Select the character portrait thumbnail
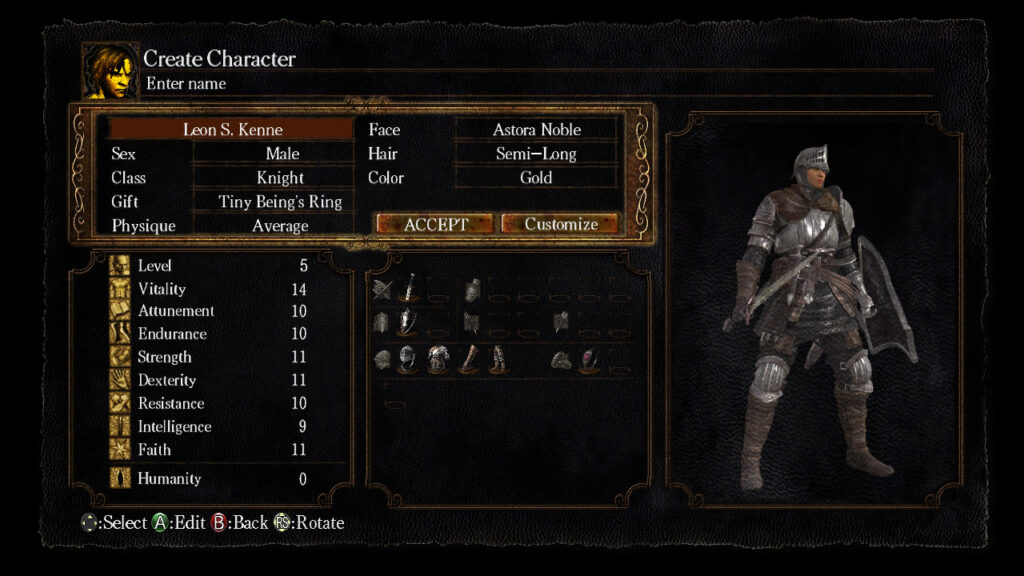1024x576 pixels. tap(110, 71)
